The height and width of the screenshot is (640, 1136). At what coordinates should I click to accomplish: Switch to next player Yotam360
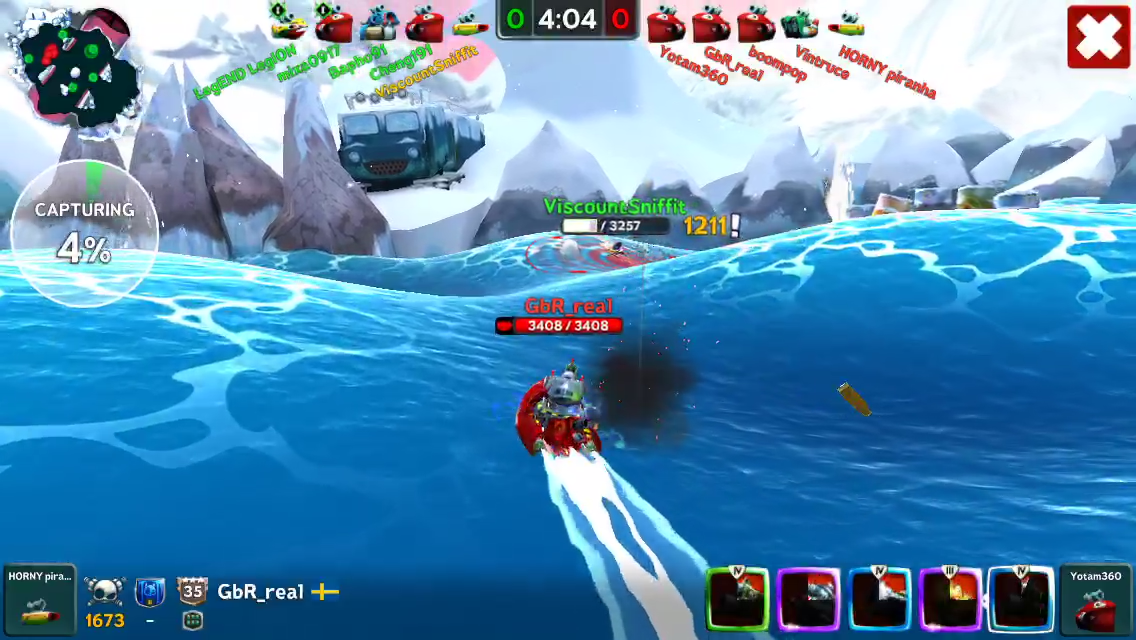1096,599
